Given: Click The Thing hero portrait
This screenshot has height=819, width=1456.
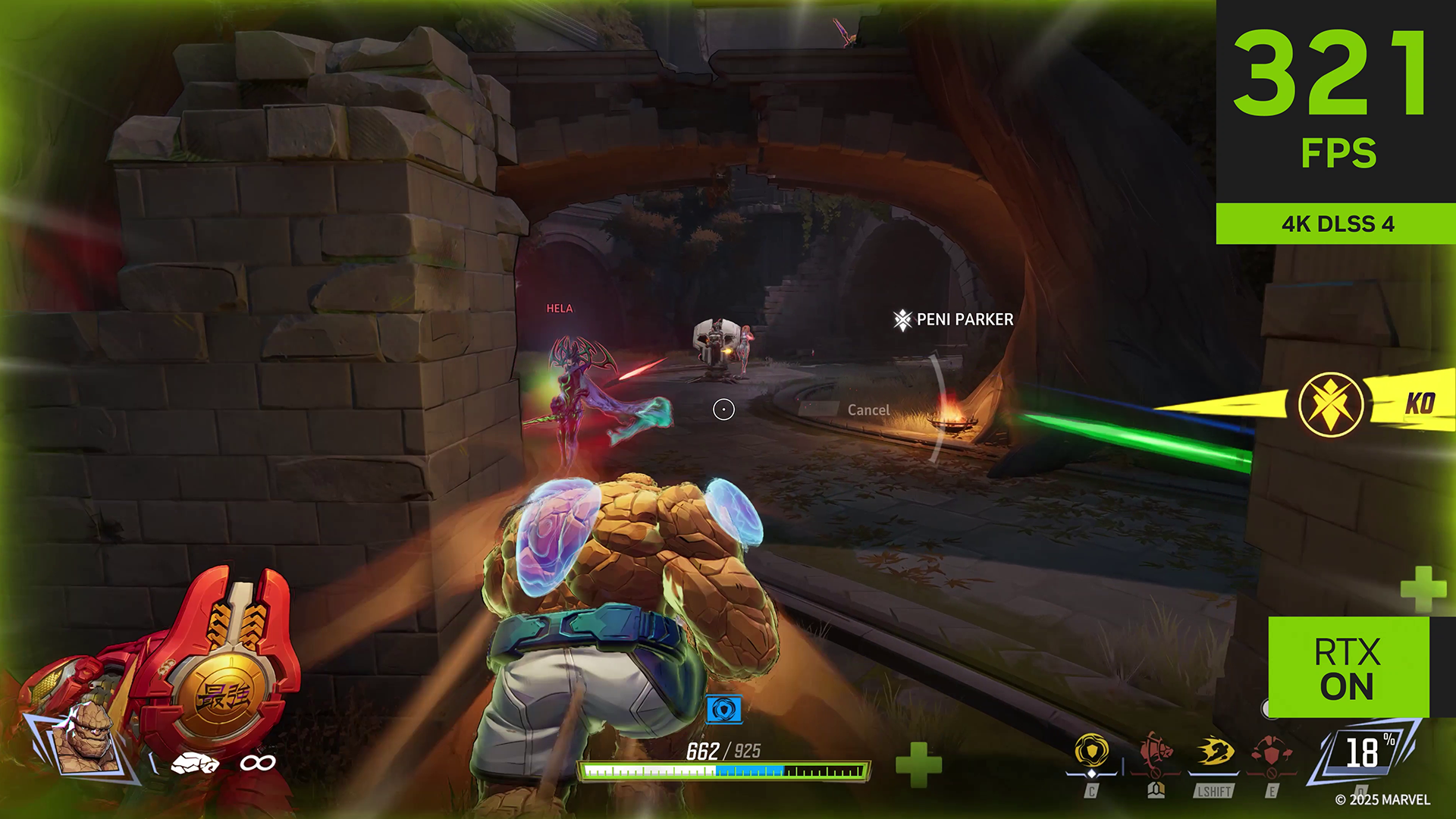Looking at the screenshot, I should [84, 740].
